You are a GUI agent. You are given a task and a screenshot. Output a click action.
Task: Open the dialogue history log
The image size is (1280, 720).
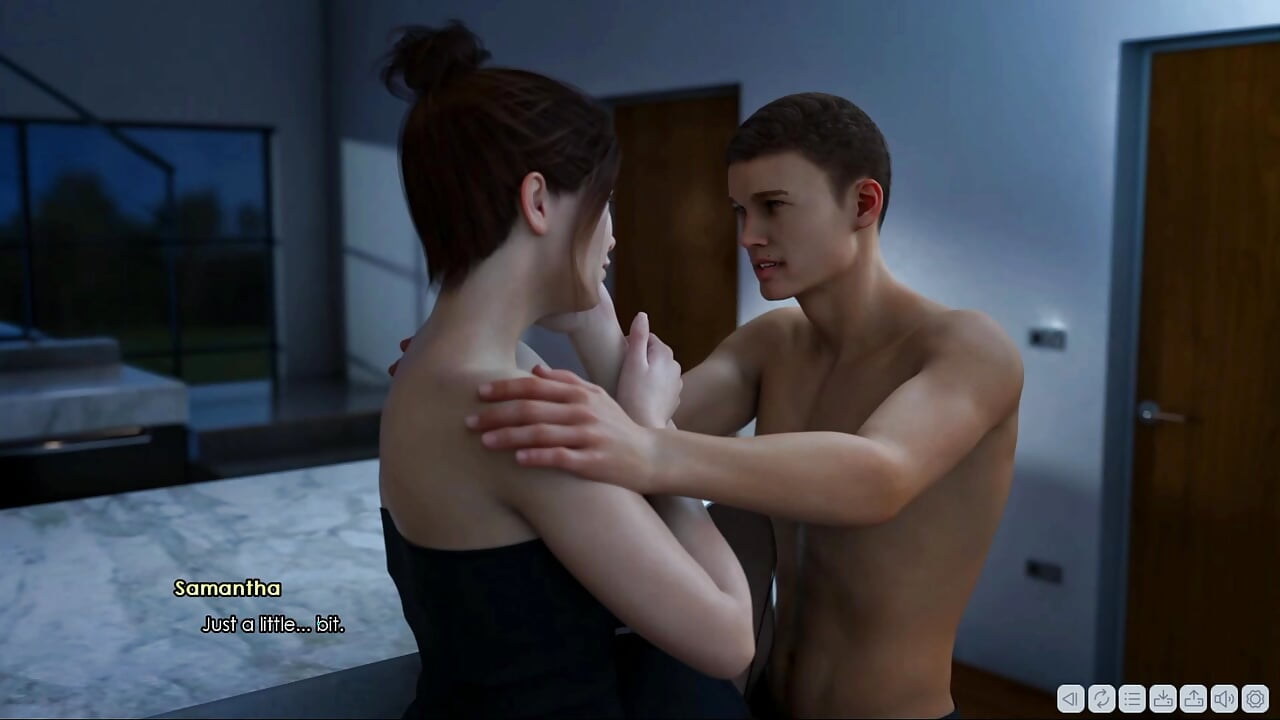(1132, 699)
